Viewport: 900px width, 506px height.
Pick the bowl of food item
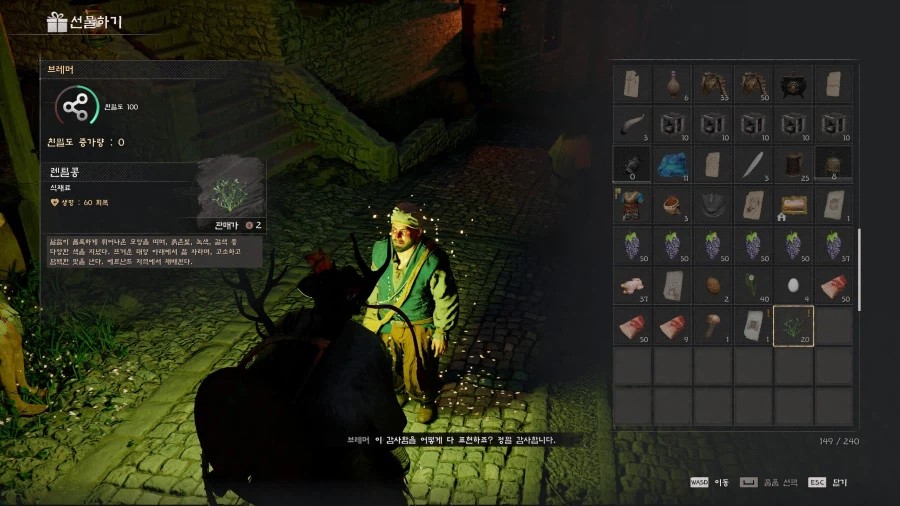672,205
